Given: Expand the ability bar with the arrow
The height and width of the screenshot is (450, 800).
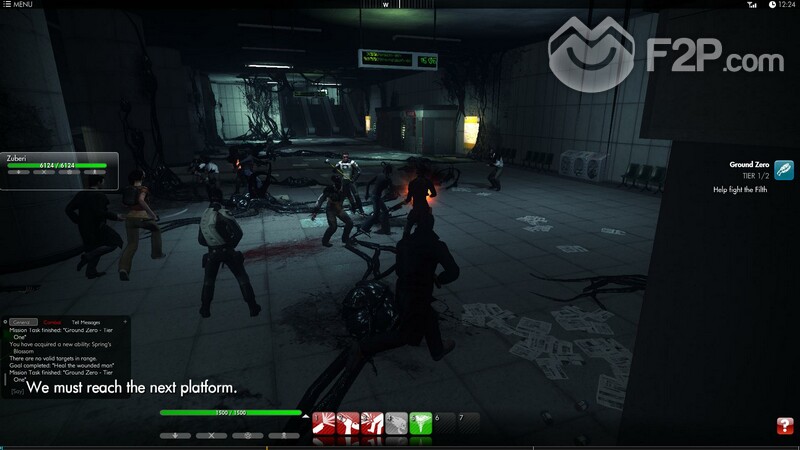Looking at the screenshot, I should (305, 414).
